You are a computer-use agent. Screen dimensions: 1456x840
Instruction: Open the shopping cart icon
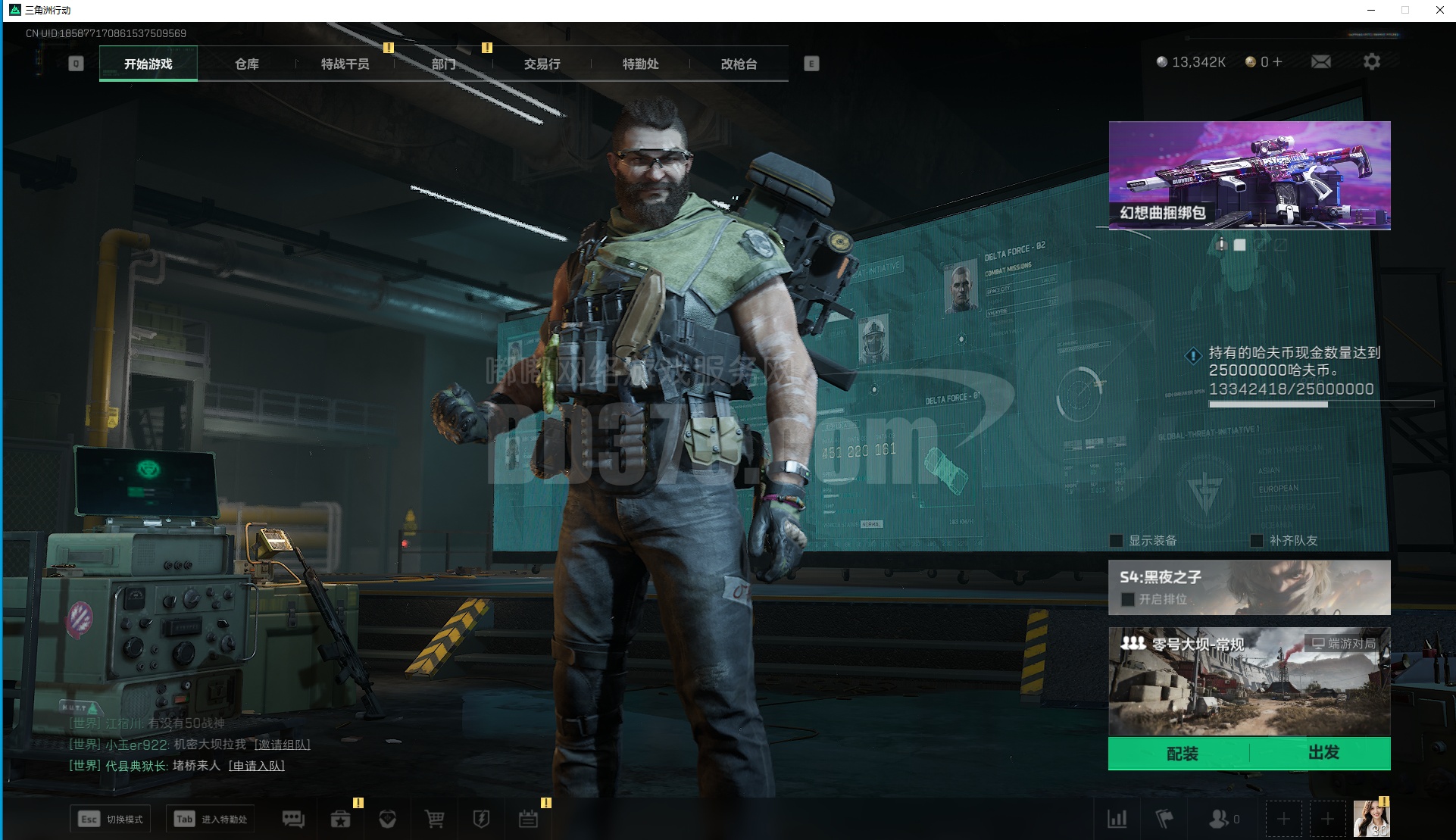pos(434,819)
